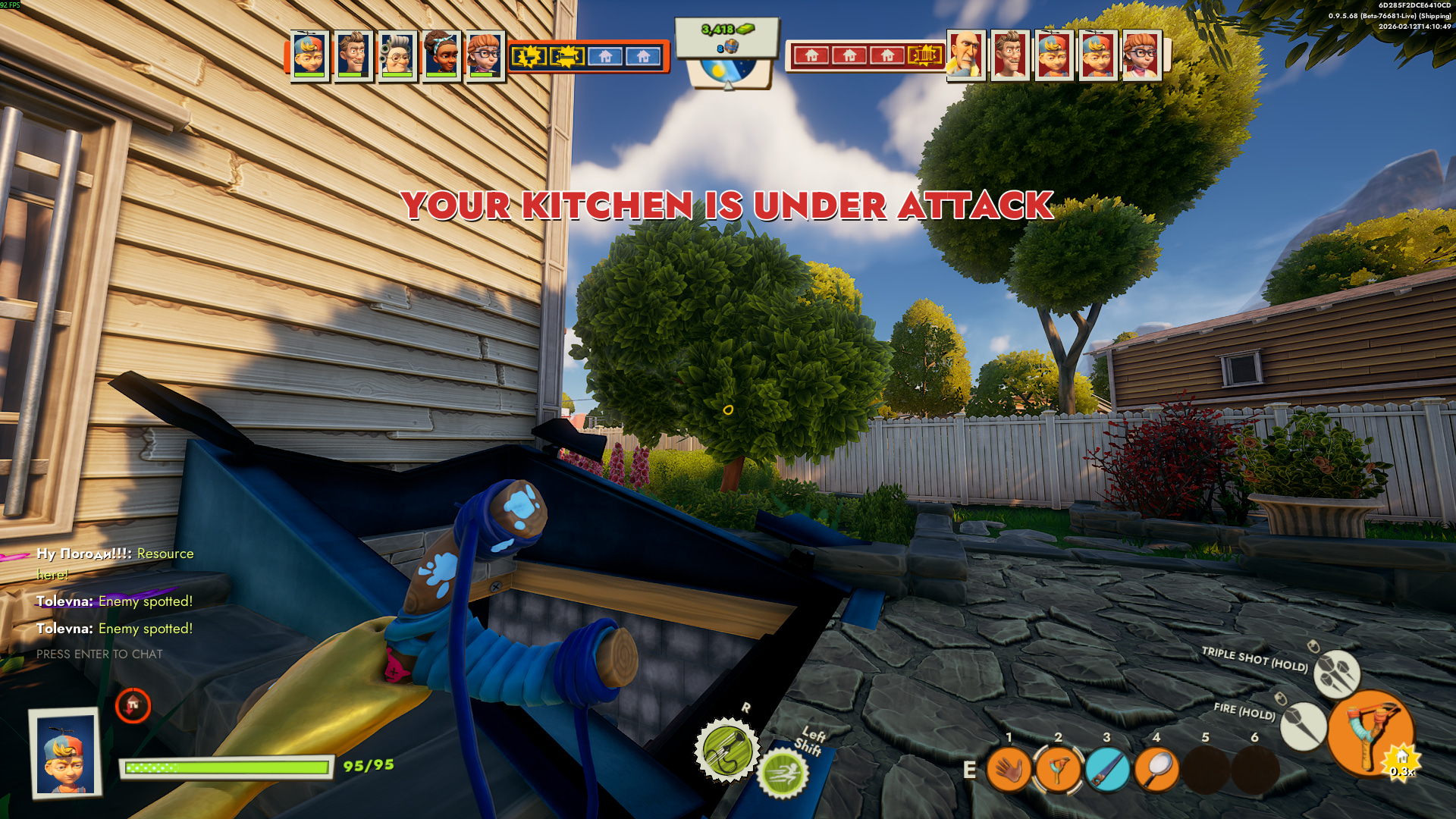Image resolution: width=1456 pixels, height=819 pixels.
Task: Activate the green sprint dash ability
Action: click(x=783, y=774)
